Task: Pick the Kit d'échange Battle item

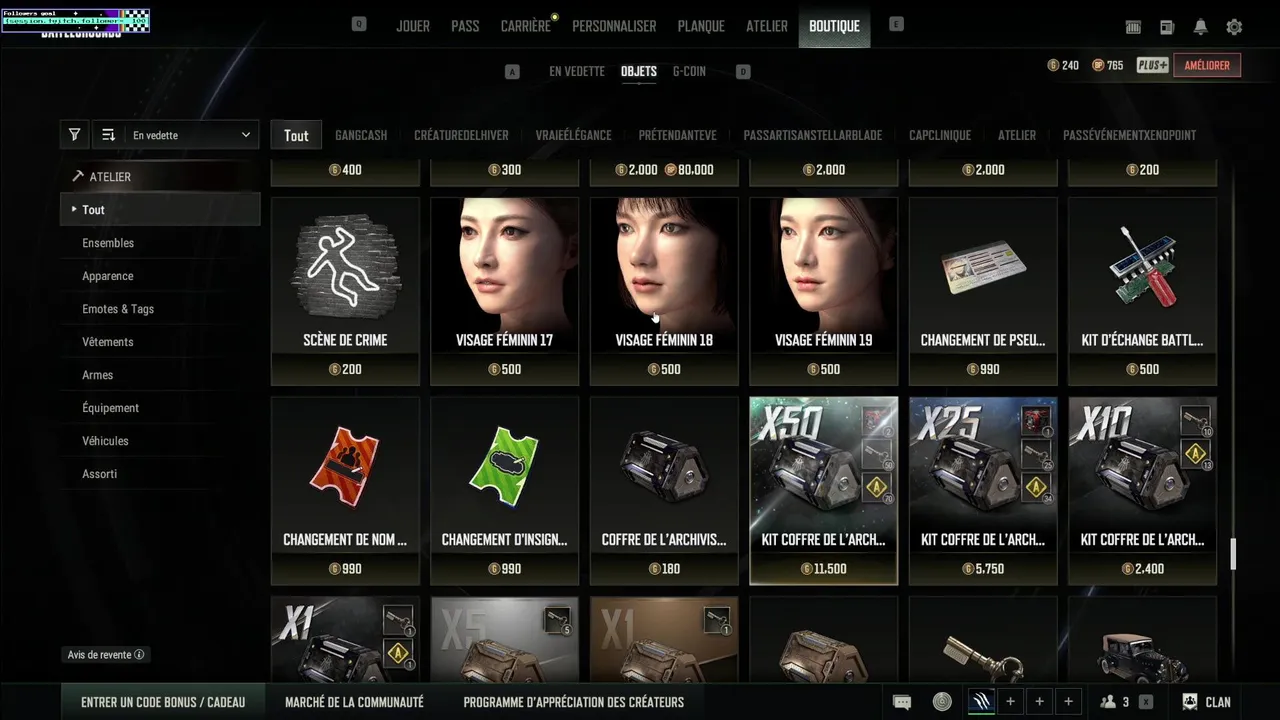Action: pyautogui.click(x=1142, y=290)
